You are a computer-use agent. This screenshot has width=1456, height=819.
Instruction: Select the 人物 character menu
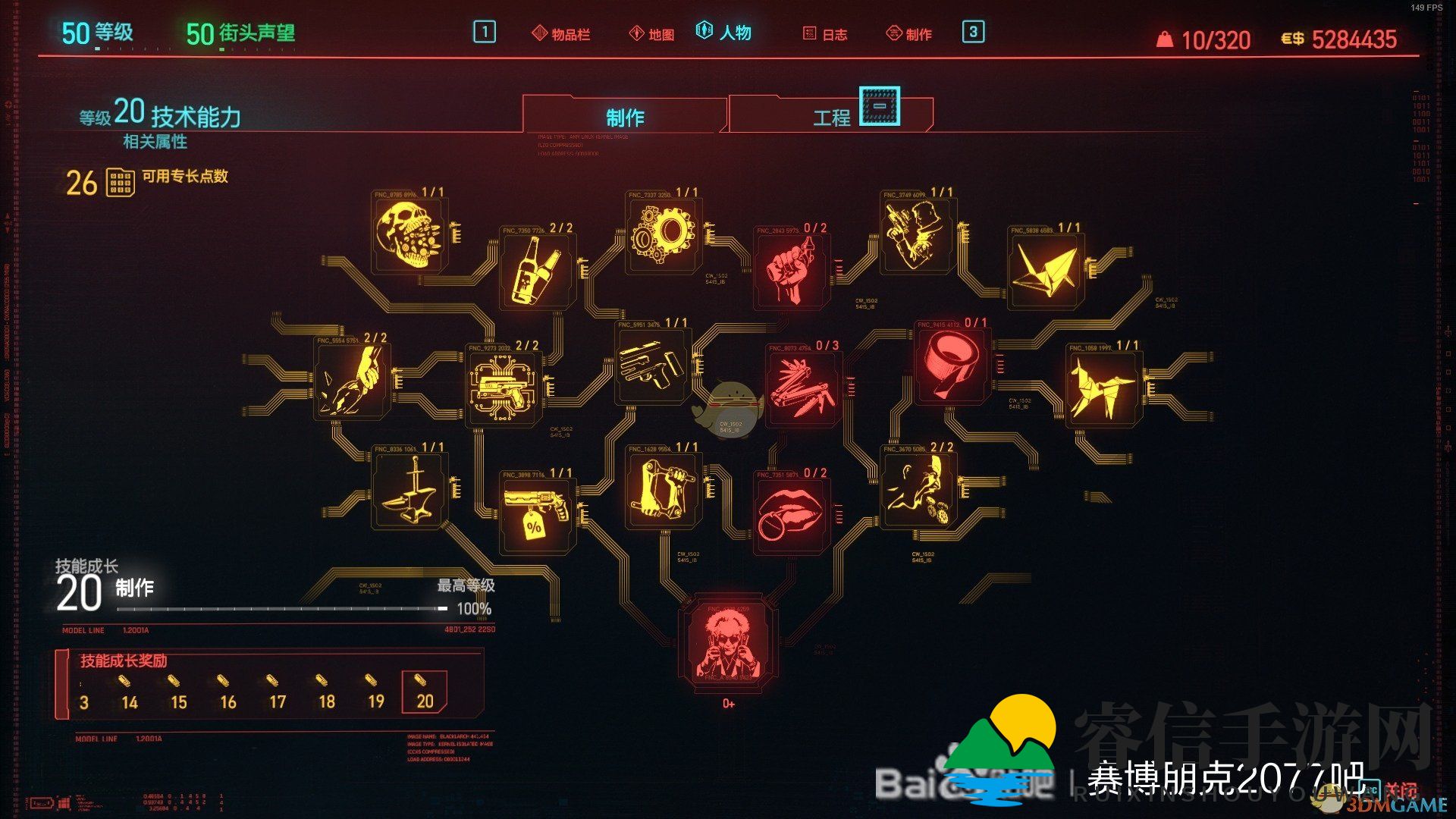tap(724, 33)
